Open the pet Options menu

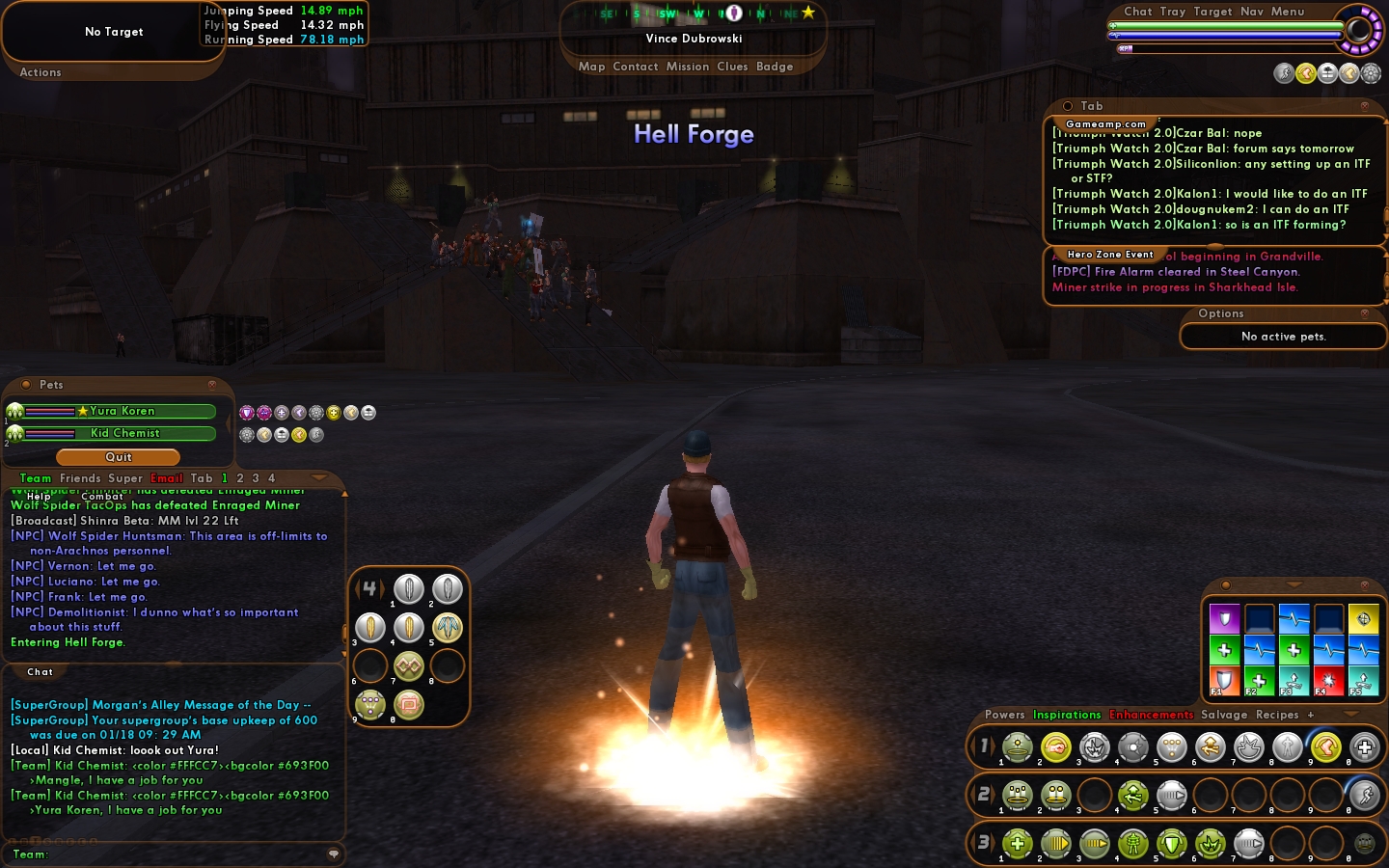pos(1221,313)
